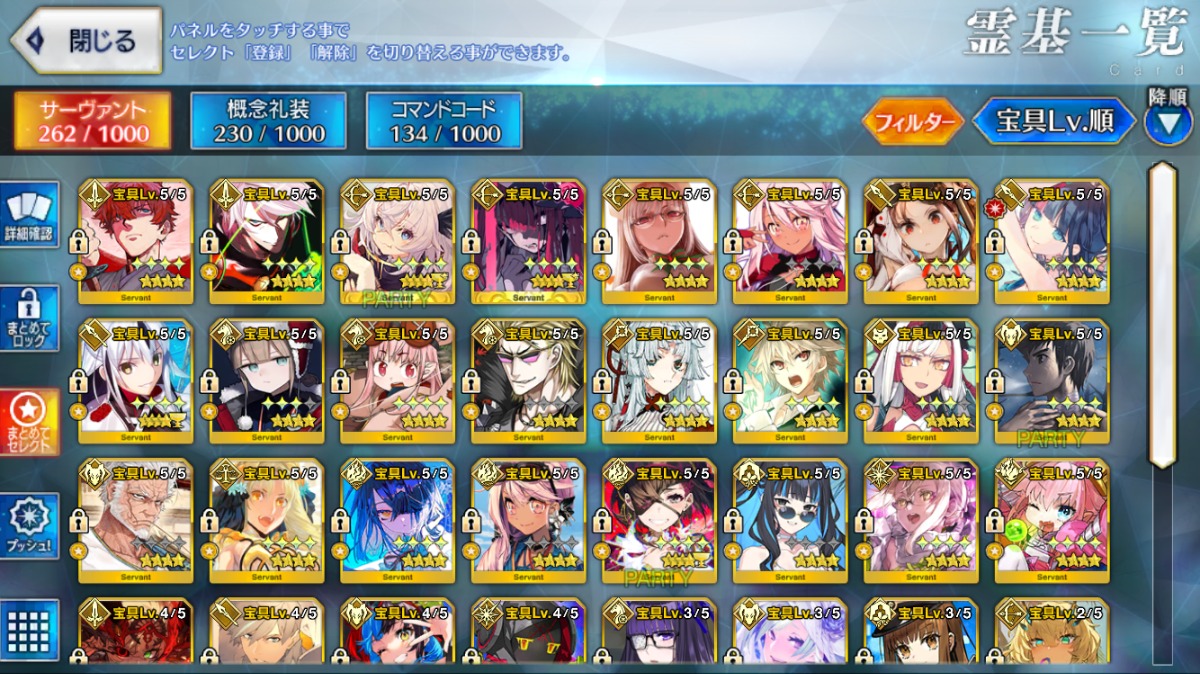
Task: Pick the blue-skinned servant card
Action: point(397,521)
